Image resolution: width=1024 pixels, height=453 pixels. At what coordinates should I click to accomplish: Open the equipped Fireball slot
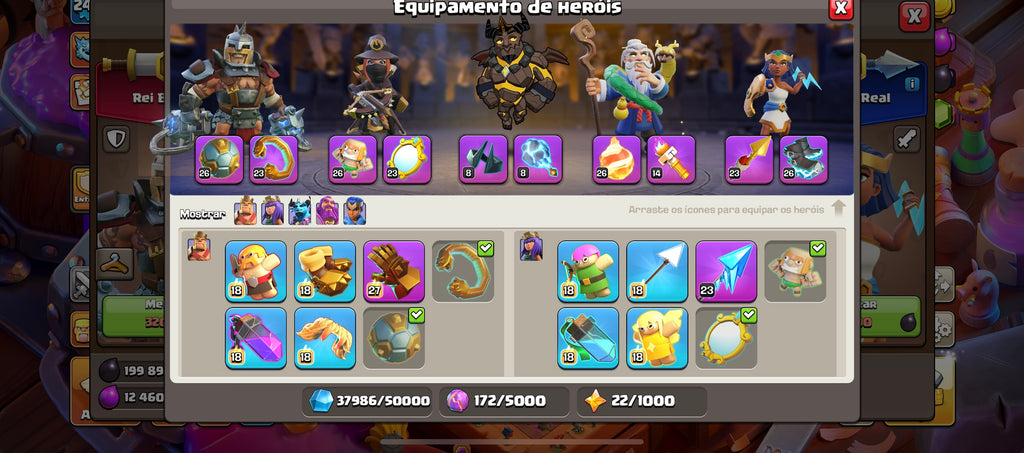617,160
